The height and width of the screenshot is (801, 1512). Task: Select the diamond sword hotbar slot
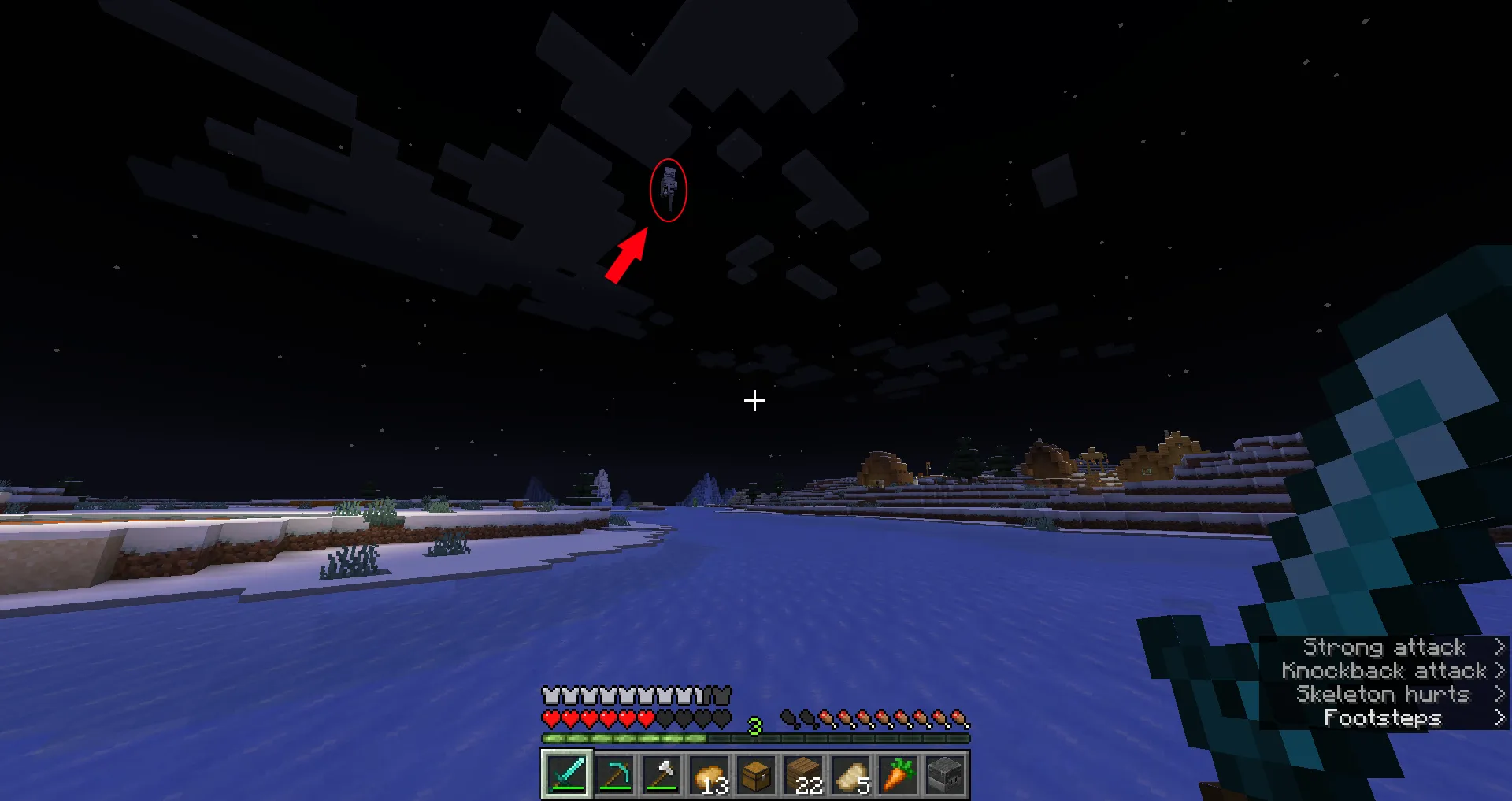(x=567, y=773)
